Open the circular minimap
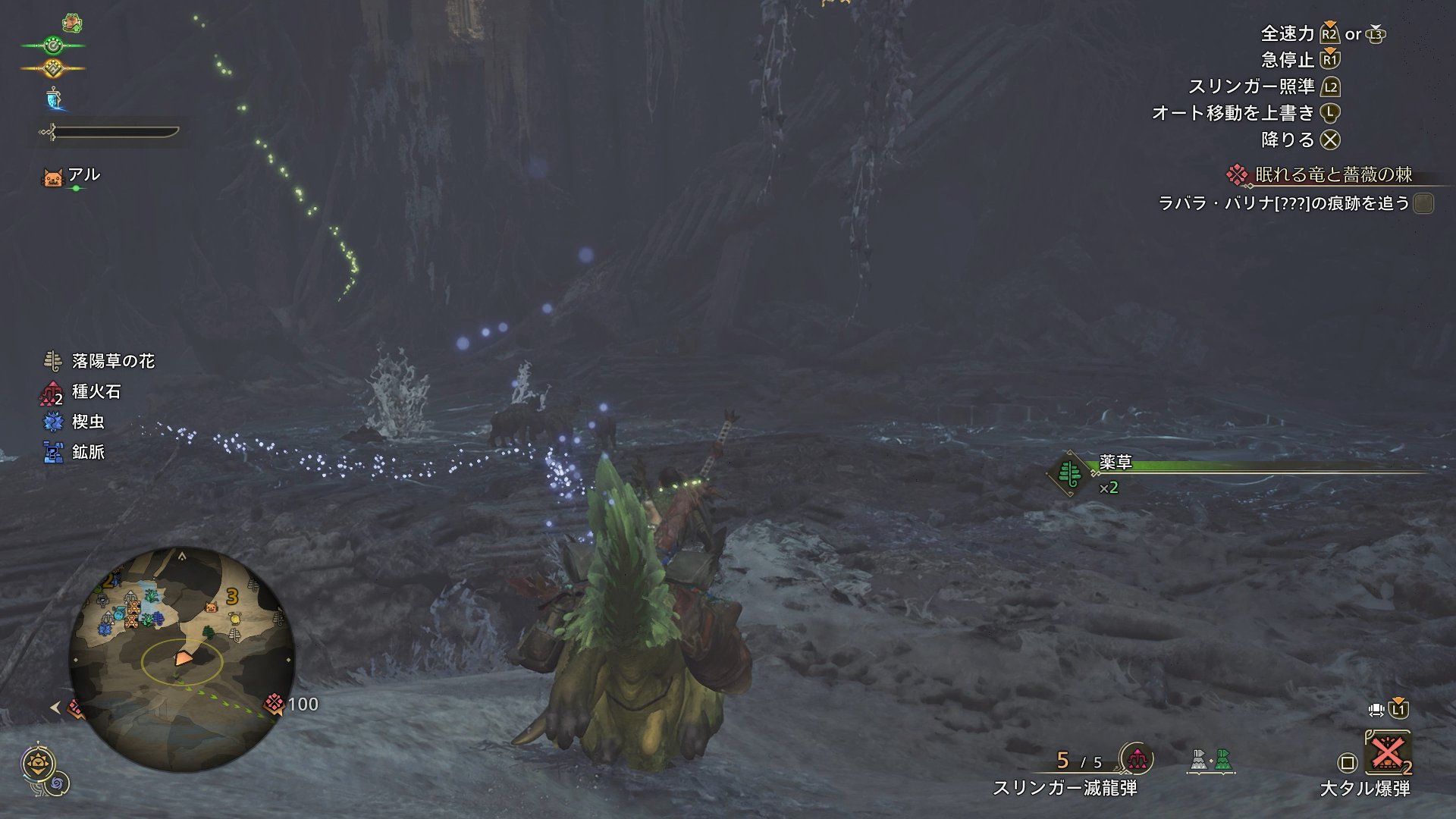The height and width of the screenshot is (819, 1456). [182, 658]
